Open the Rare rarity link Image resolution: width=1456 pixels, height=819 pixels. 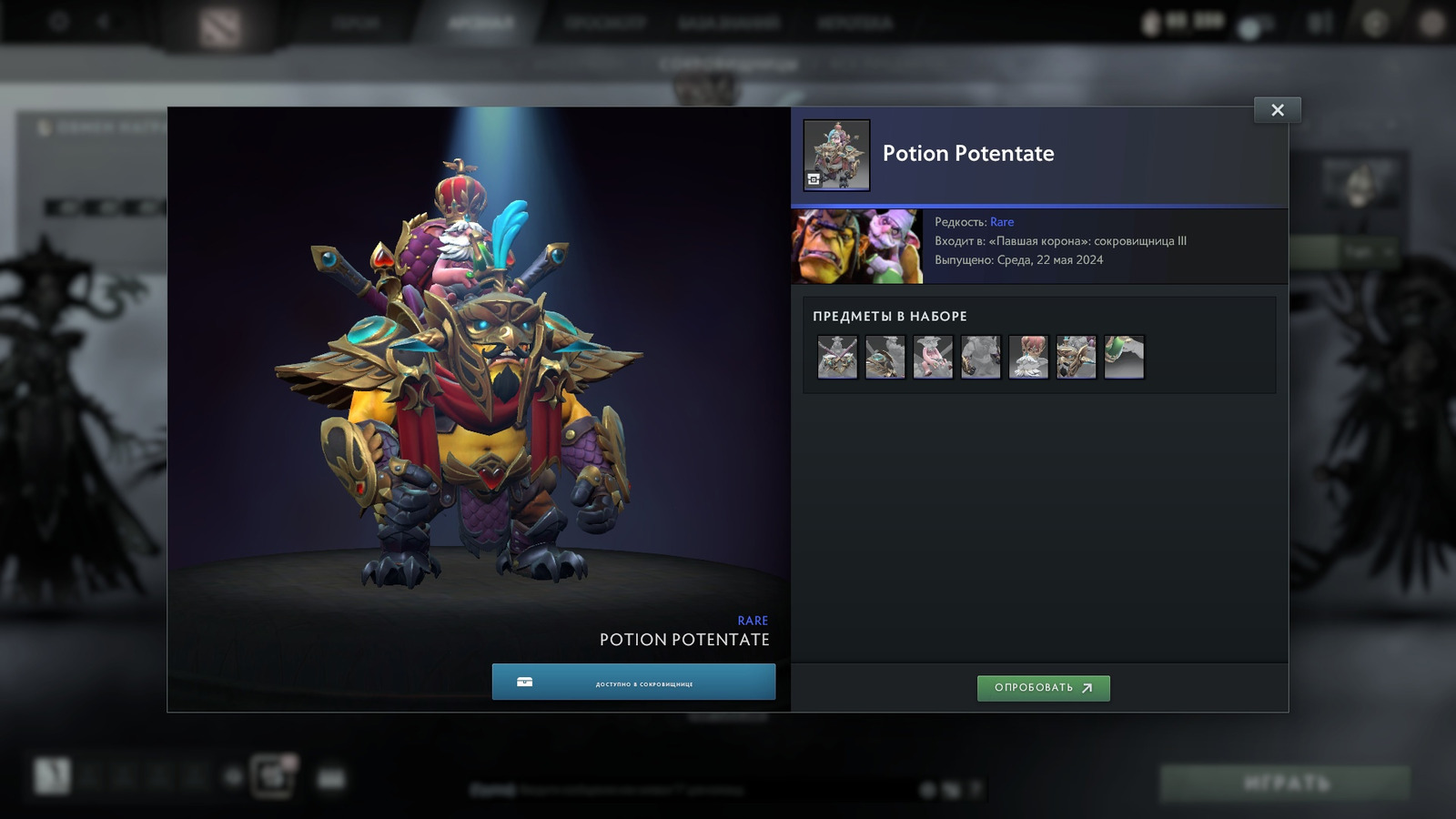(x=1001, y=222)
